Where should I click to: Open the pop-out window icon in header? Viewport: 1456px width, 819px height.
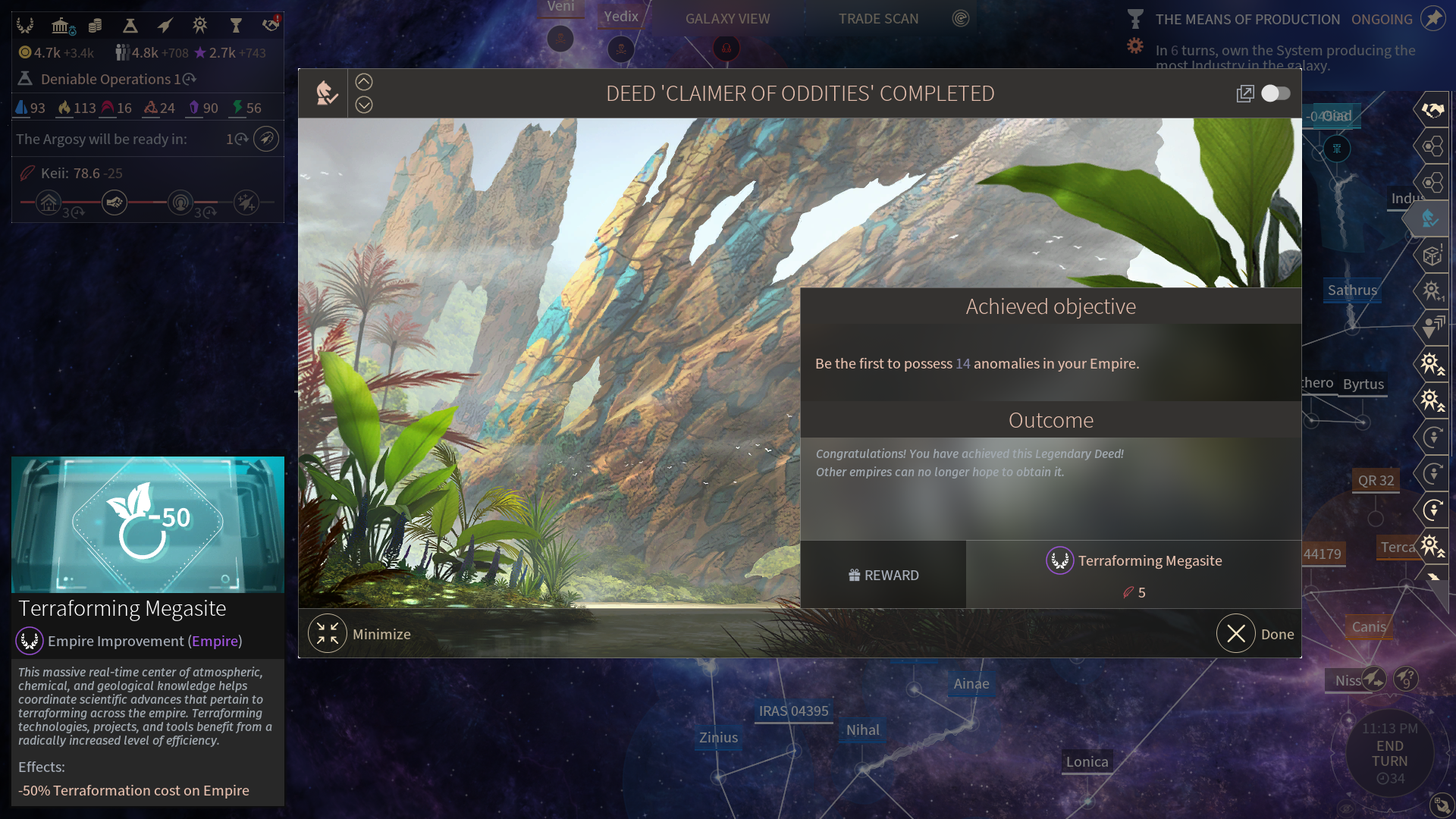click(x=1244, y=93)
